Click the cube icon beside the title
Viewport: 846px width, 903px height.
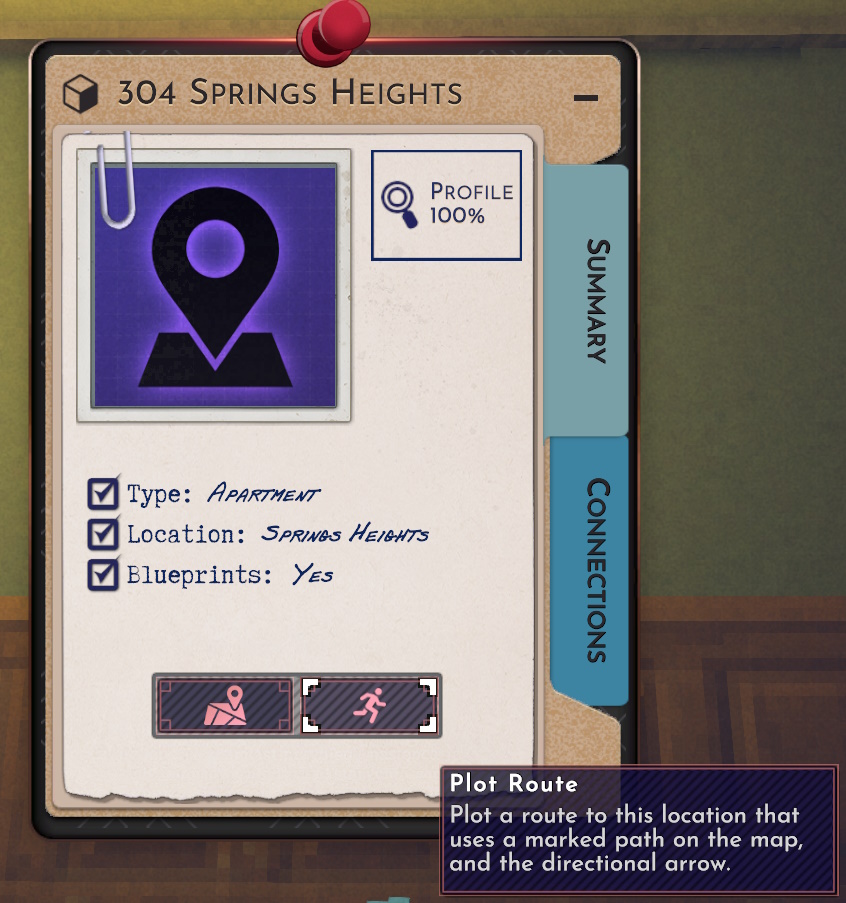click(x=80, y=95)
